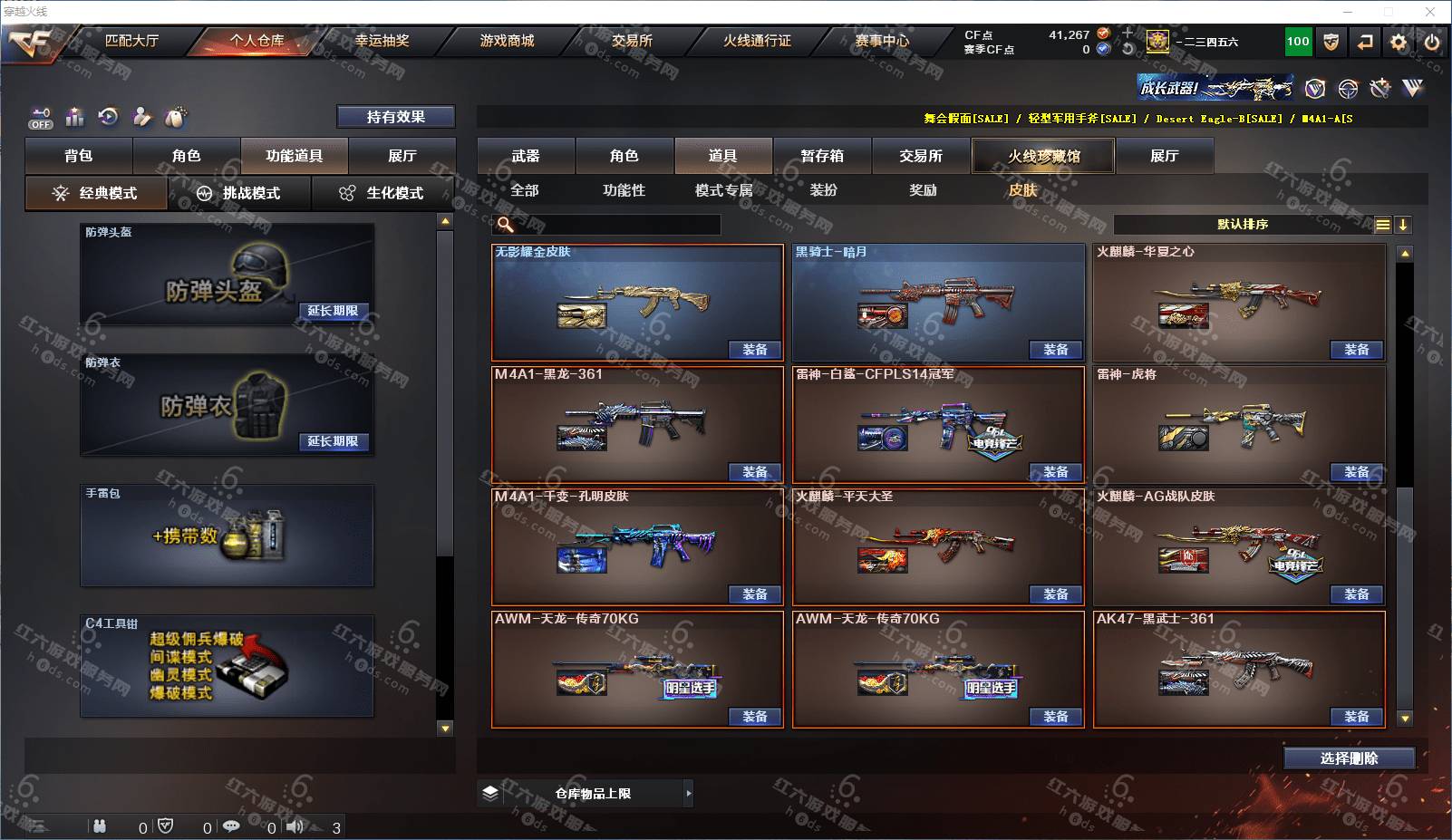Open the 交易所 top menu
1452x840 pixels.
[x=632, y=41]
